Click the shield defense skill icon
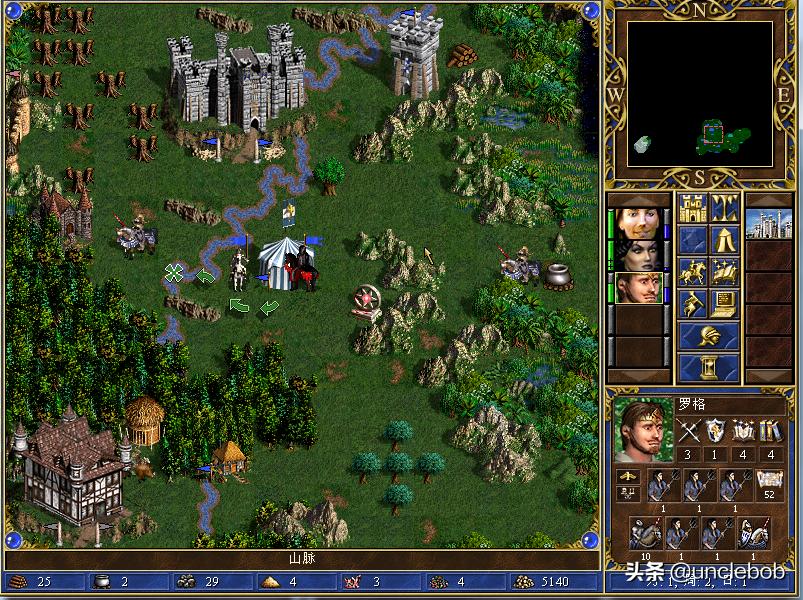 (x=715, y=431)
